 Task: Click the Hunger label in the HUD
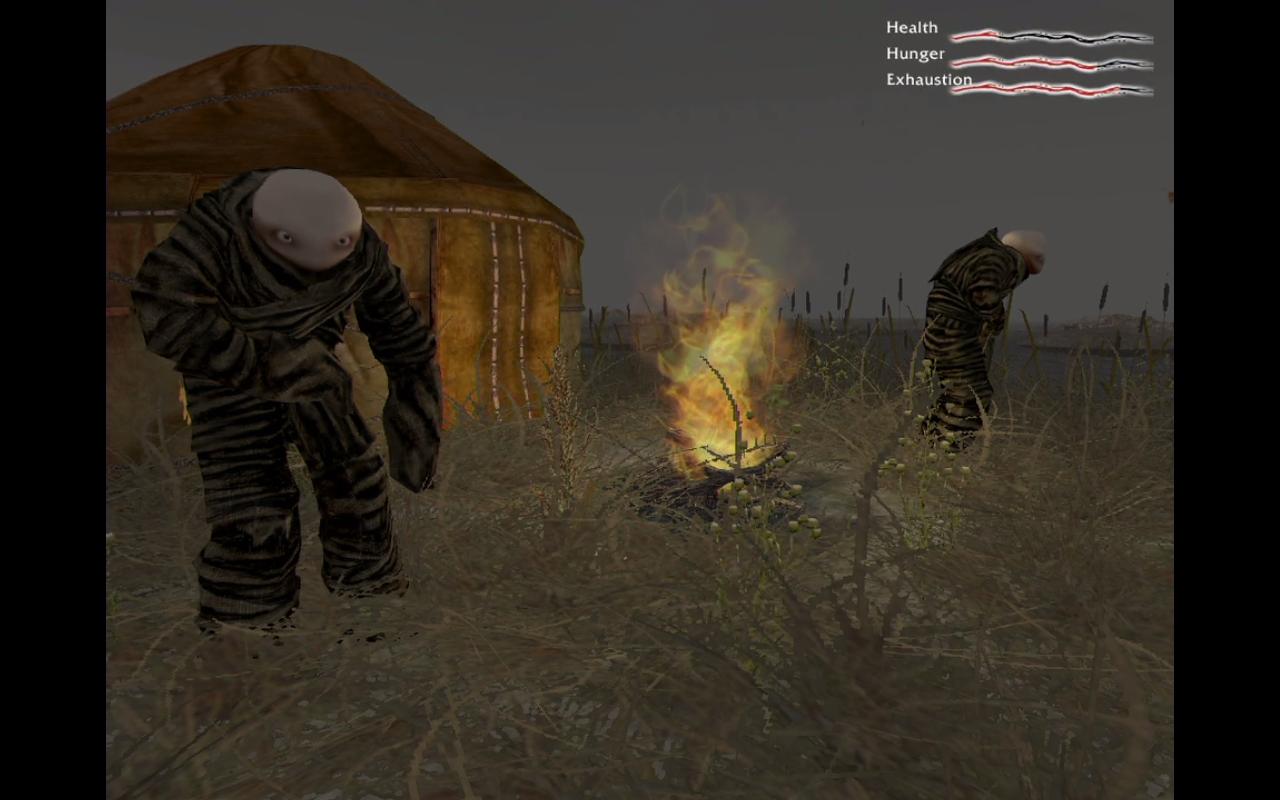coord(913,53)
